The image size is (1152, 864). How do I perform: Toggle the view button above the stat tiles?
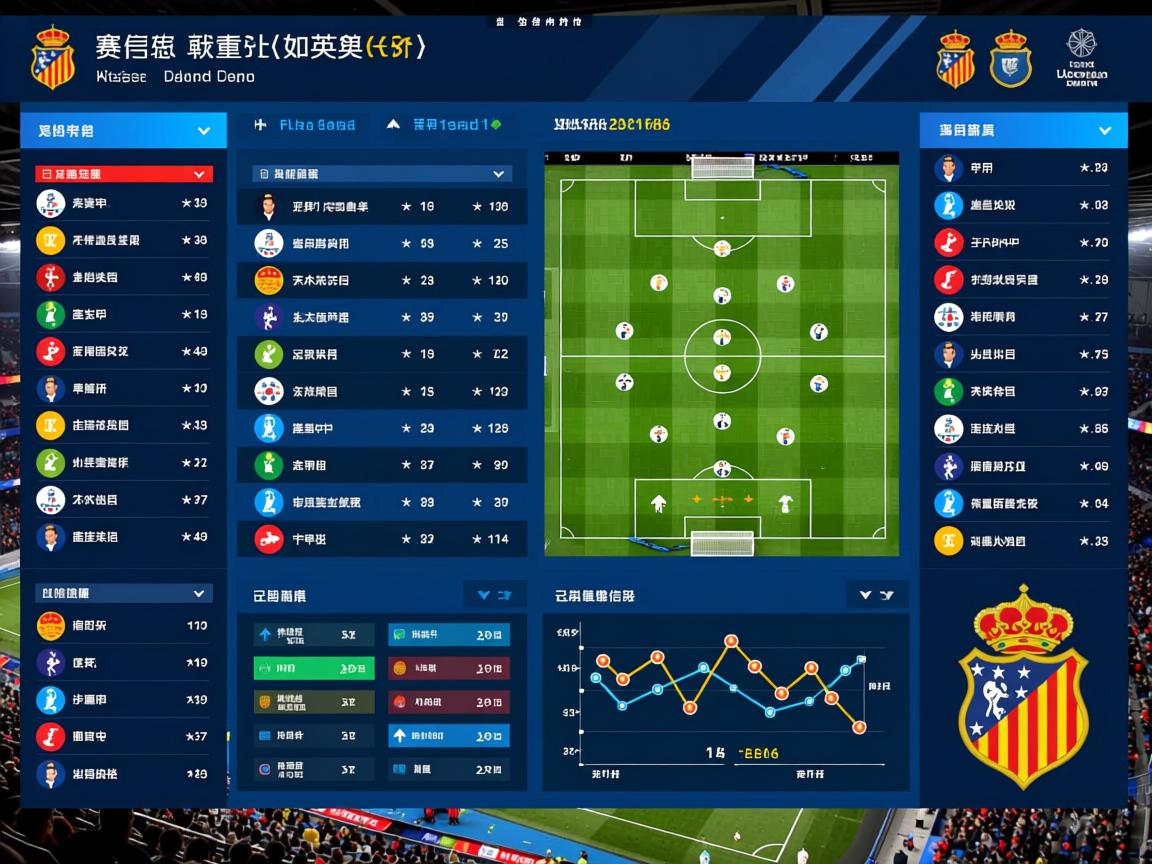click(495, 595)
